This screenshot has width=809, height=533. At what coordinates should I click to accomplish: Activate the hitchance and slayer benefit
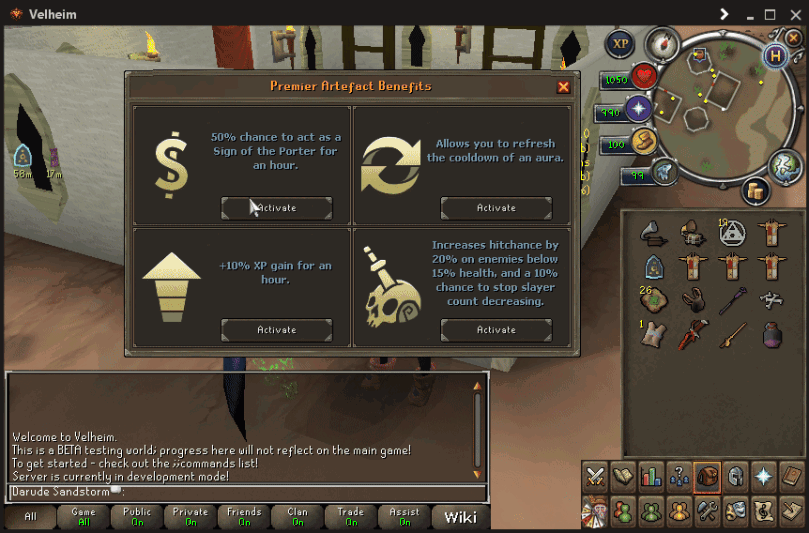[496, 329]
